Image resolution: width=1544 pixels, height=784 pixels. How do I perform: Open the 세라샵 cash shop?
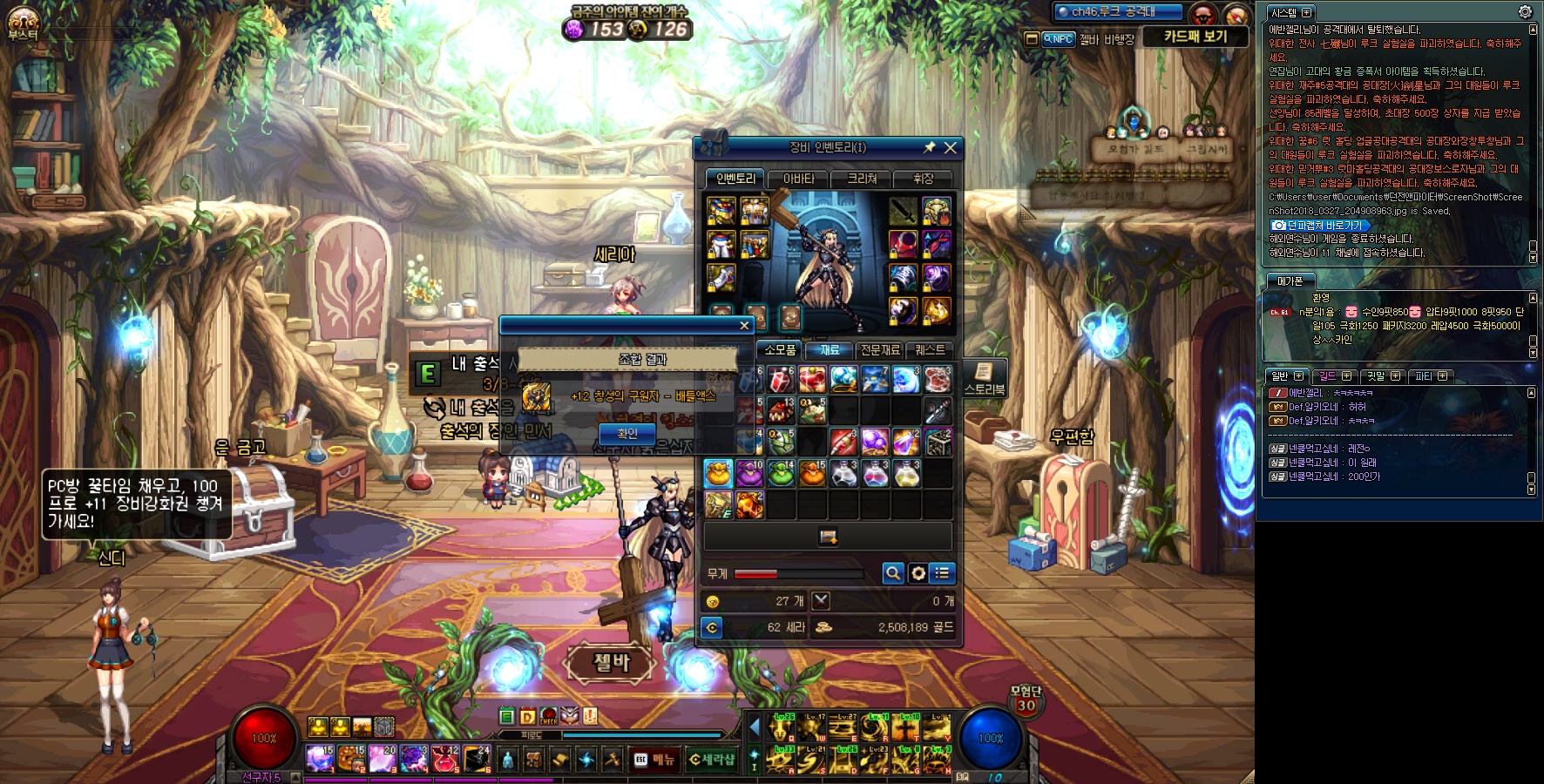click(711, 760)
